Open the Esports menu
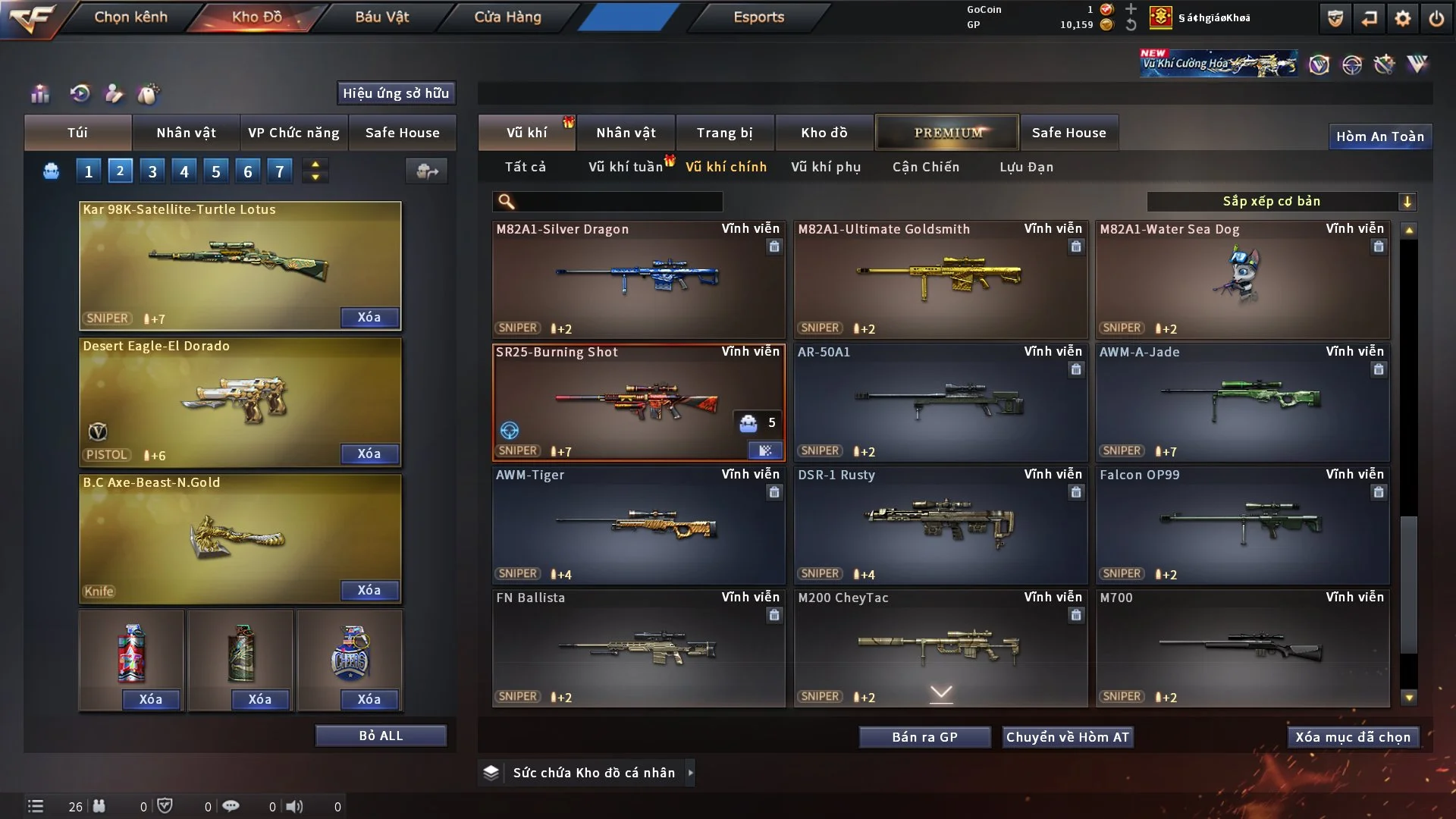Screen dimensions: 1456x819 758,17
